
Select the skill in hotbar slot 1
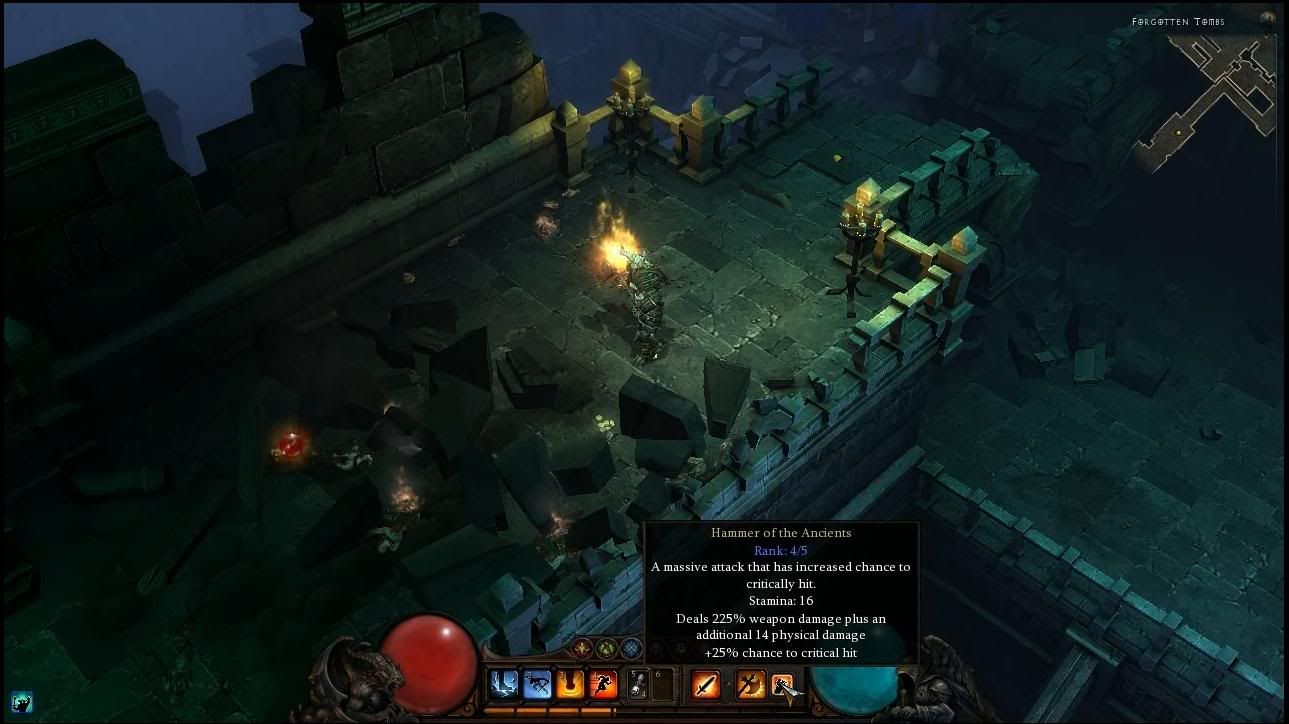click(x=503, y=684)
